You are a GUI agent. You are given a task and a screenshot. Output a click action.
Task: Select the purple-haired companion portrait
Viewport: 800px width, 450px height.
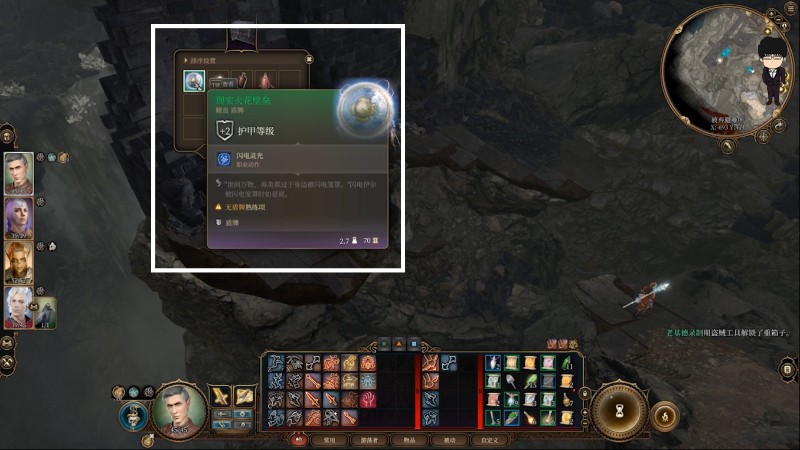pyautogui.click(x=18, y=216)
